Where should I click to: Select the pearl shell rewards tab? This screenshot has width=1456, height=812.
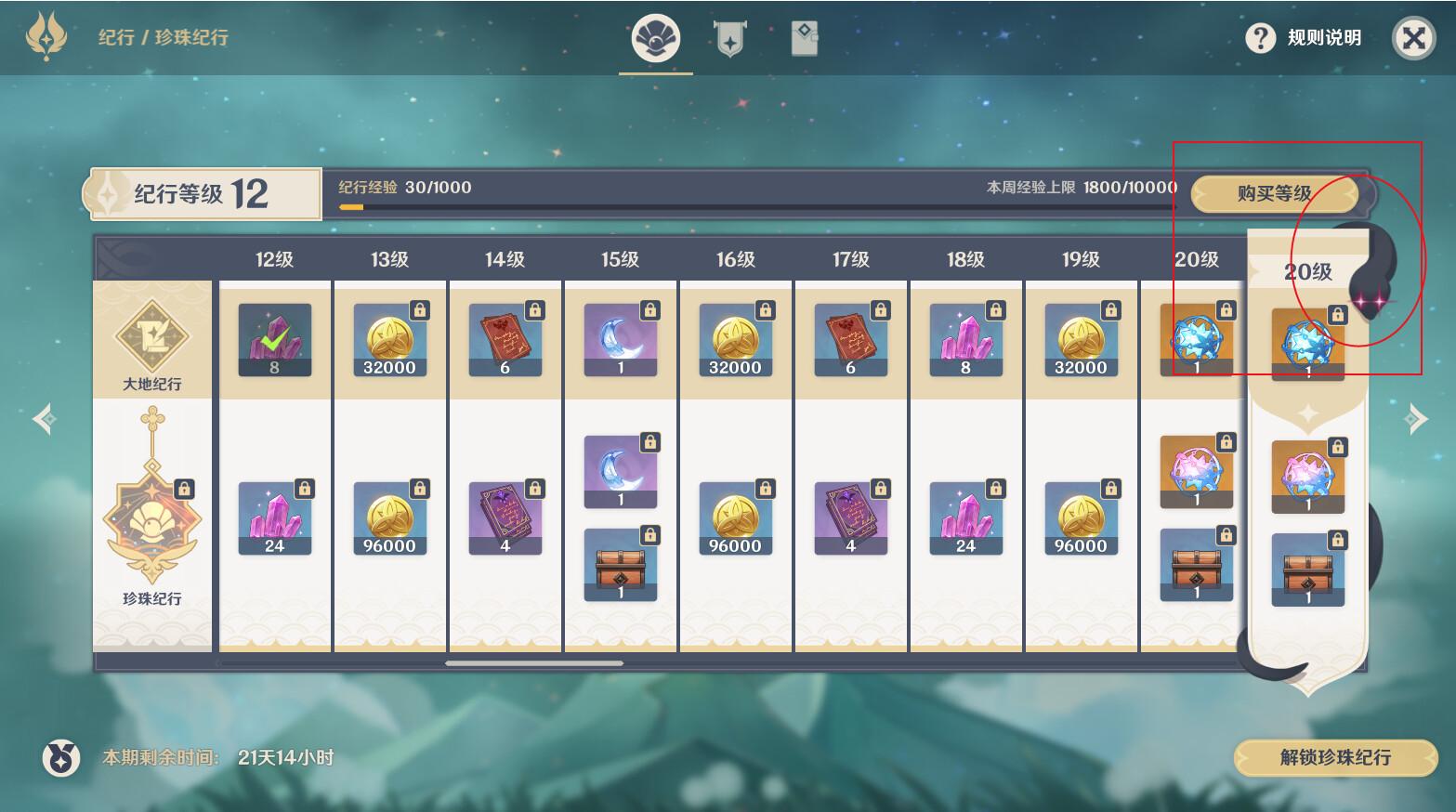coord(655,39)
